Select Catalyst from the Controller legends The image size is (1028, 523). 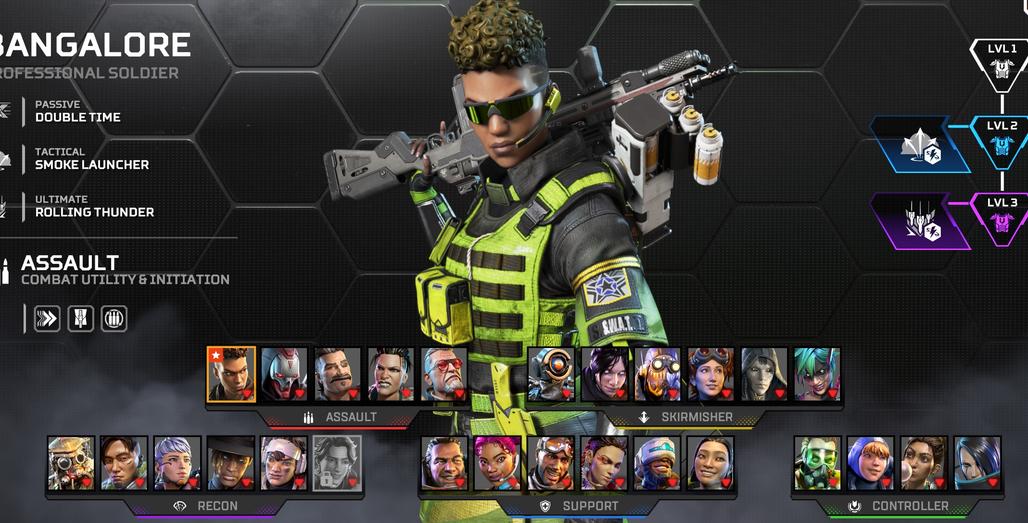(x=977, y=463)
